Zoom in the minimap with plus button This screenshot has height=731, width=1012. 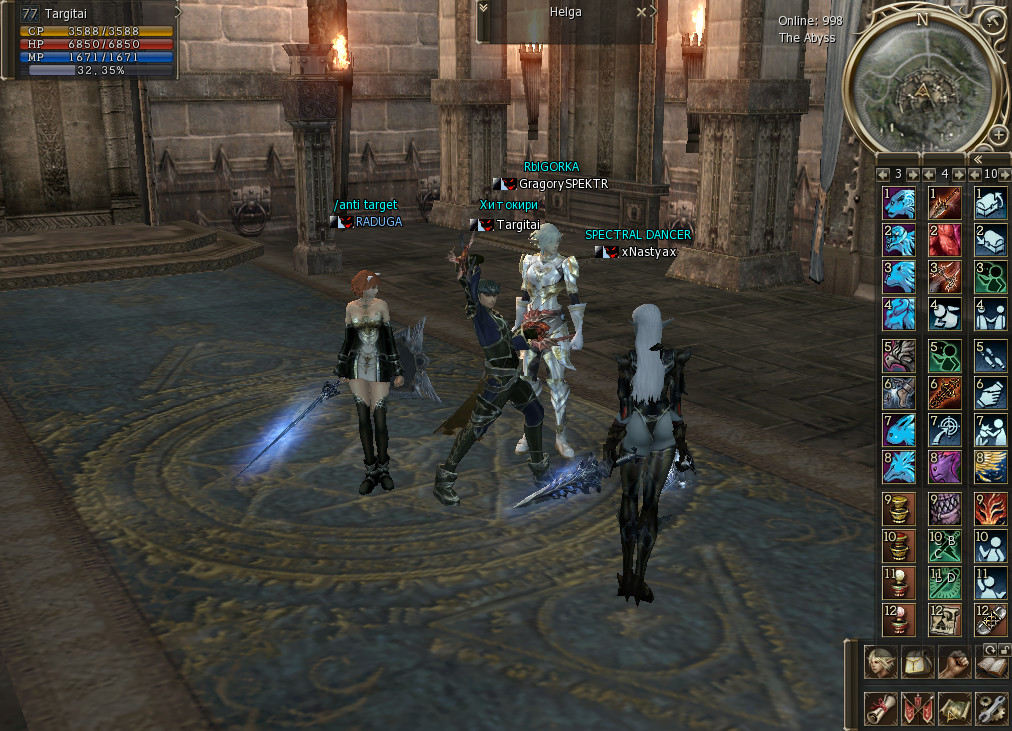pyautogui.click(x=998, y=133)
